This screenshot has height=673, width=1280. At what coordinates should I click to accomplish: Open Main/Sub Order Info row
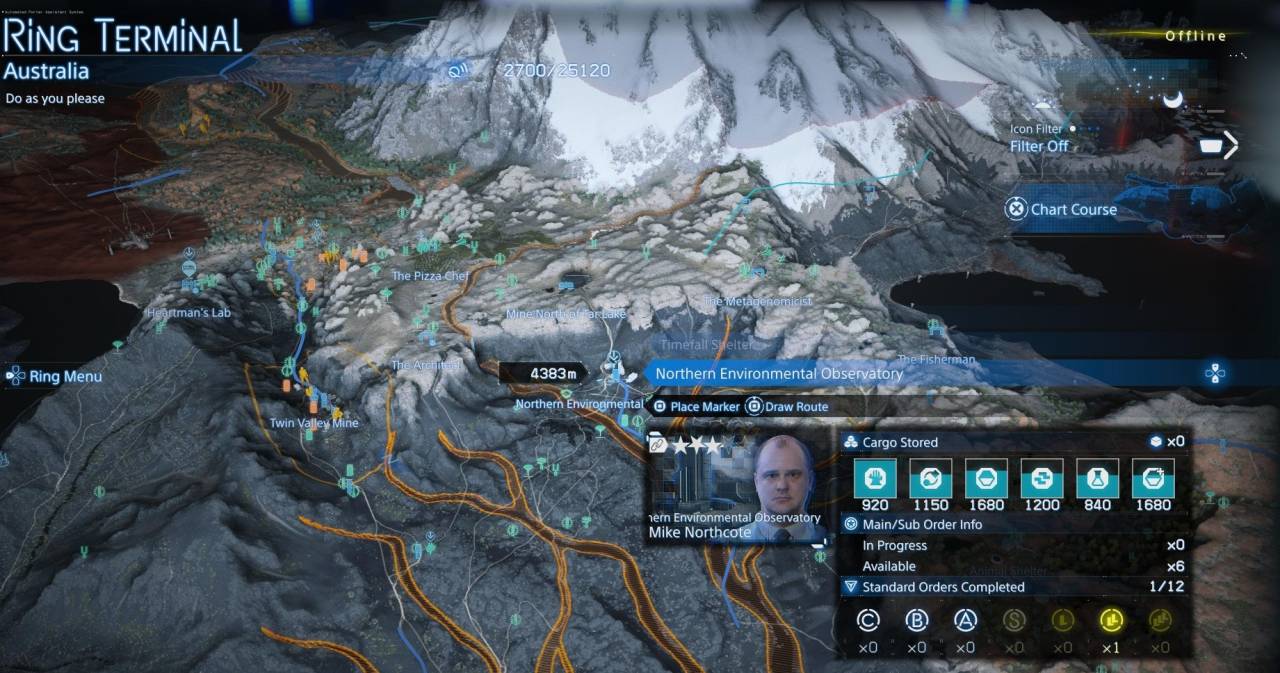pyautogui.click(x=921, y=524)
